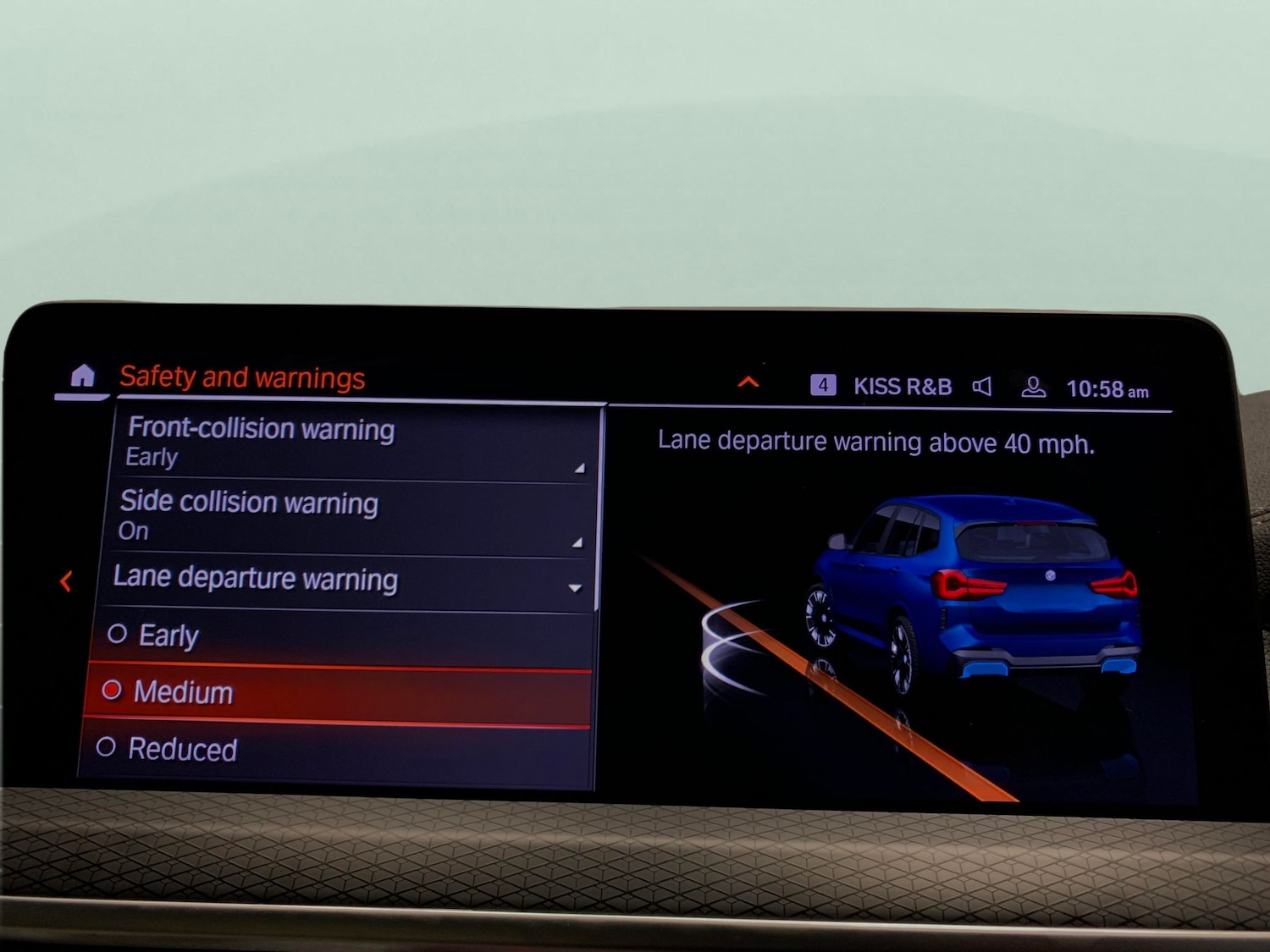
Task: Tap the speaker volume icon
Action: (982, 388)
